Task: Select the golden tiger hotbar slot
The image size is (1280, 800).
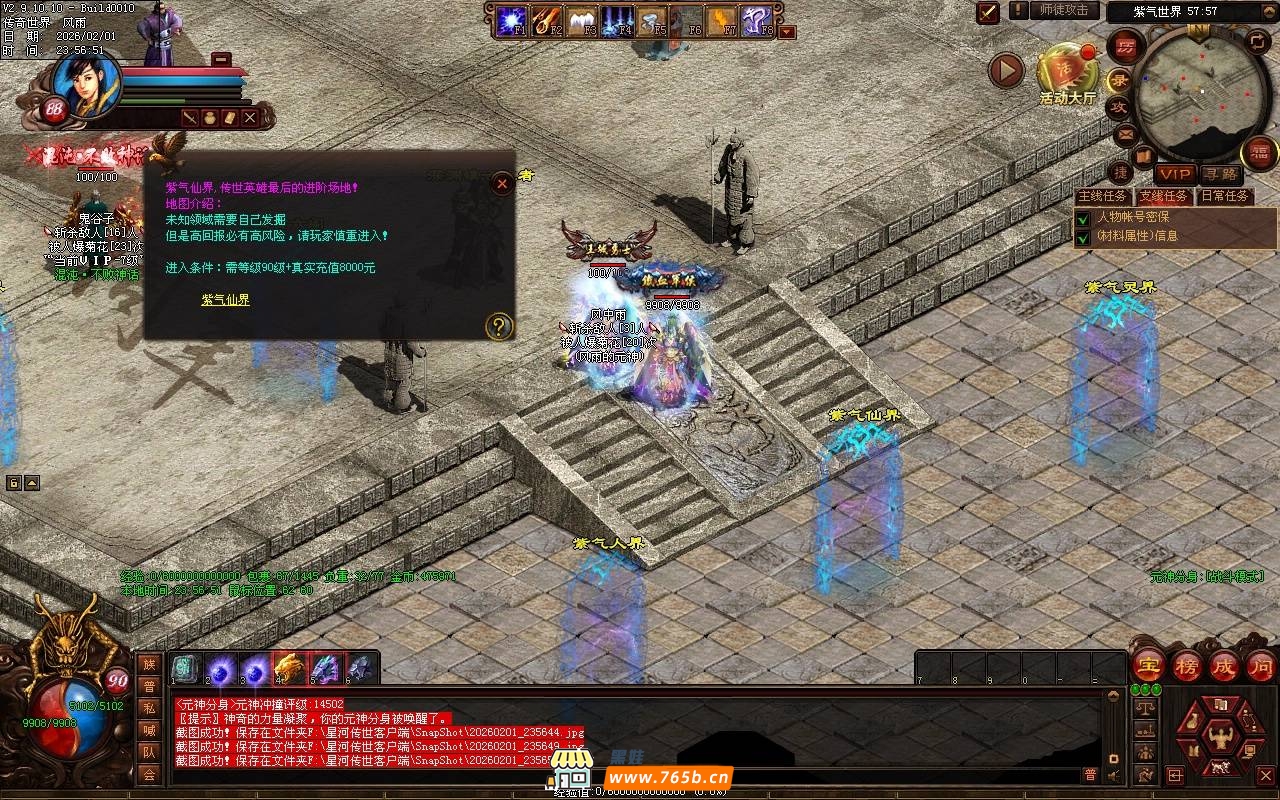Action: 286,667
